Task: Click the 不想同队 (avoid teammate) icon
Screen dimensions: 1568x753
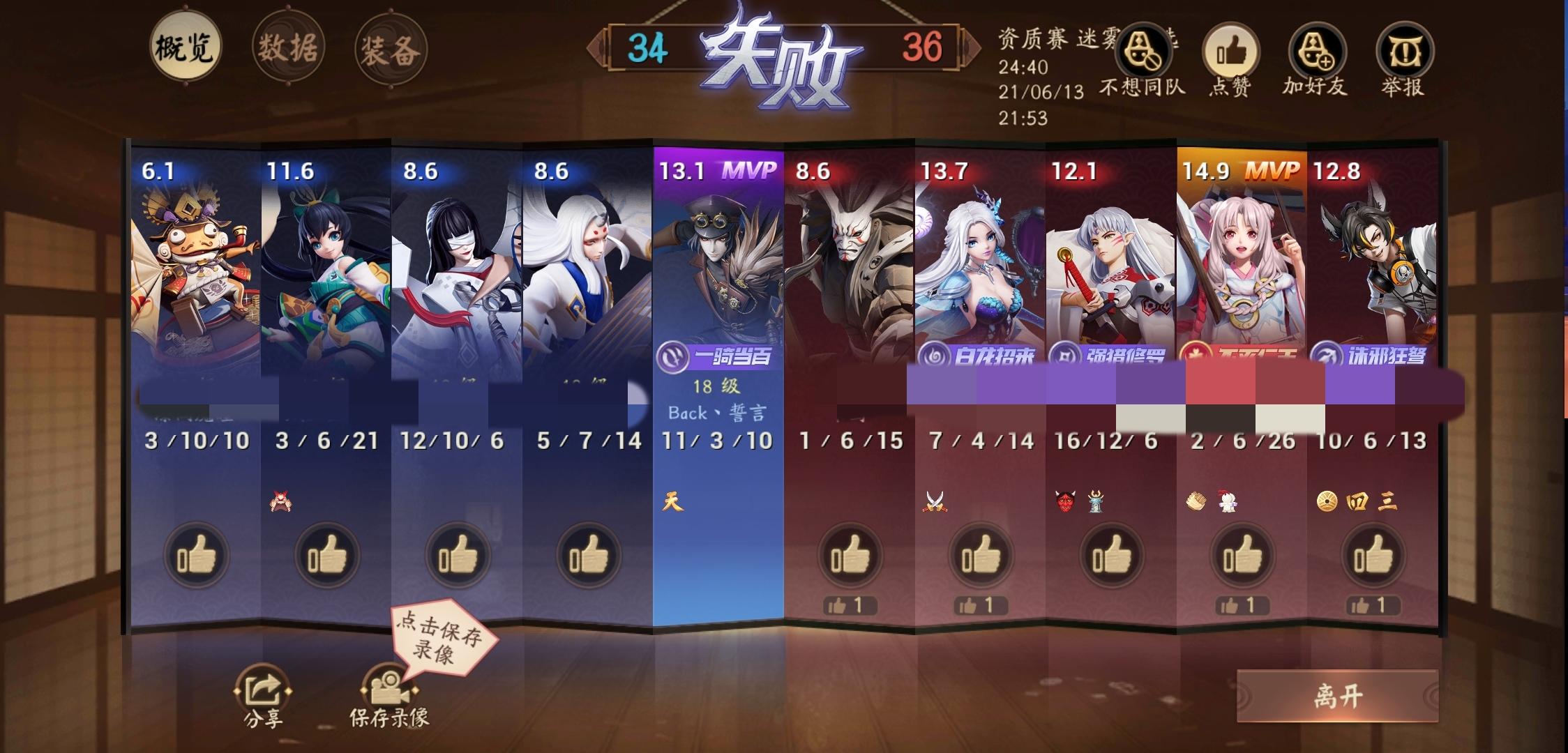Action: 1146,50
